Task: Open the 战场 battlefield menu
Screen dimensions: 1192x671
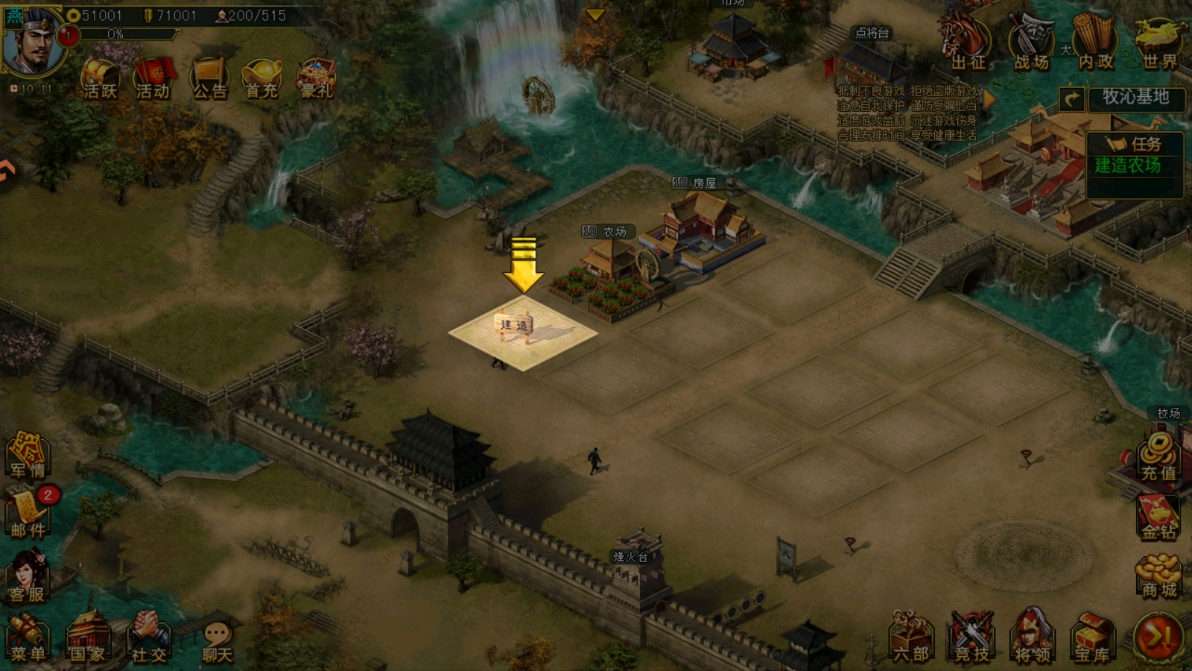Action: (1031, 44)
